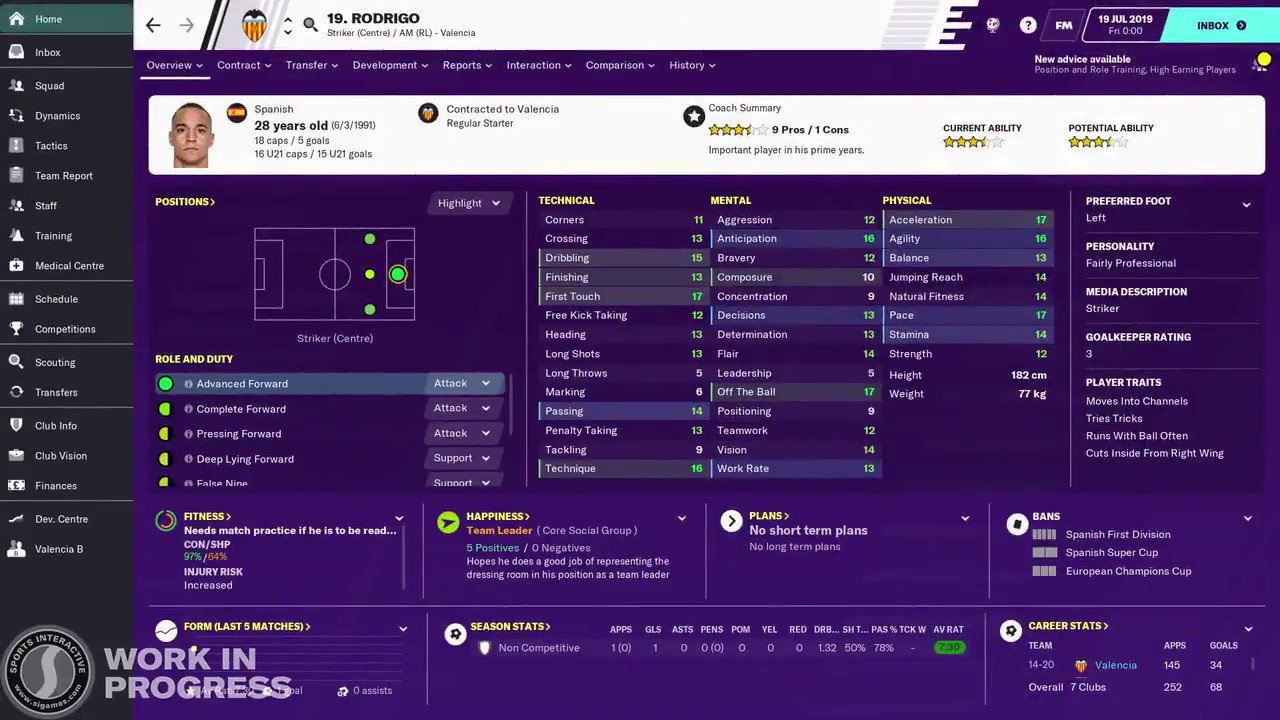
Task: Expand the Happiness panel chevron
Action: [681, 519]
